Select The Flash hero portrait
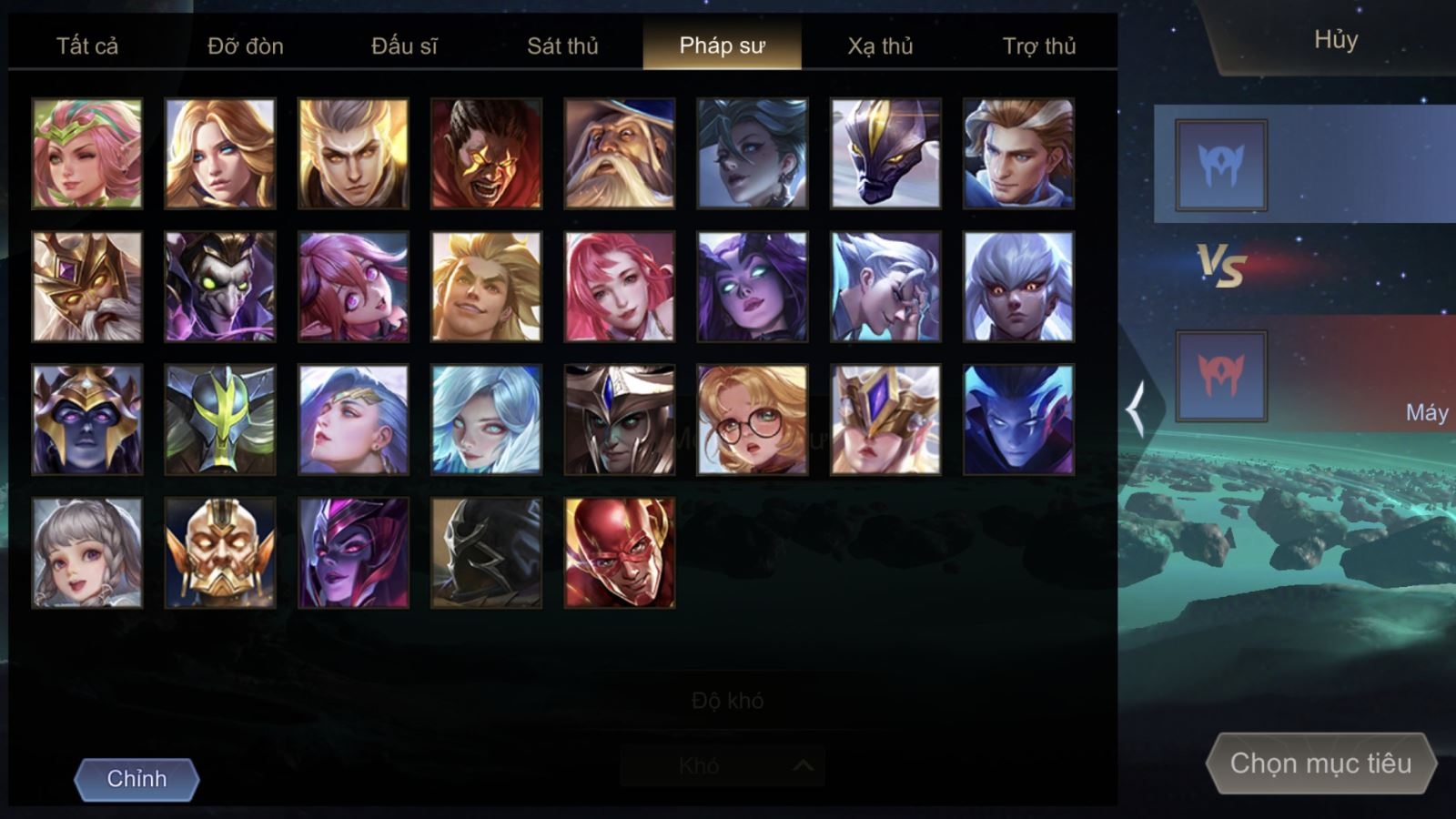This screenshot has height=819, width=1456. click(620, 552)
